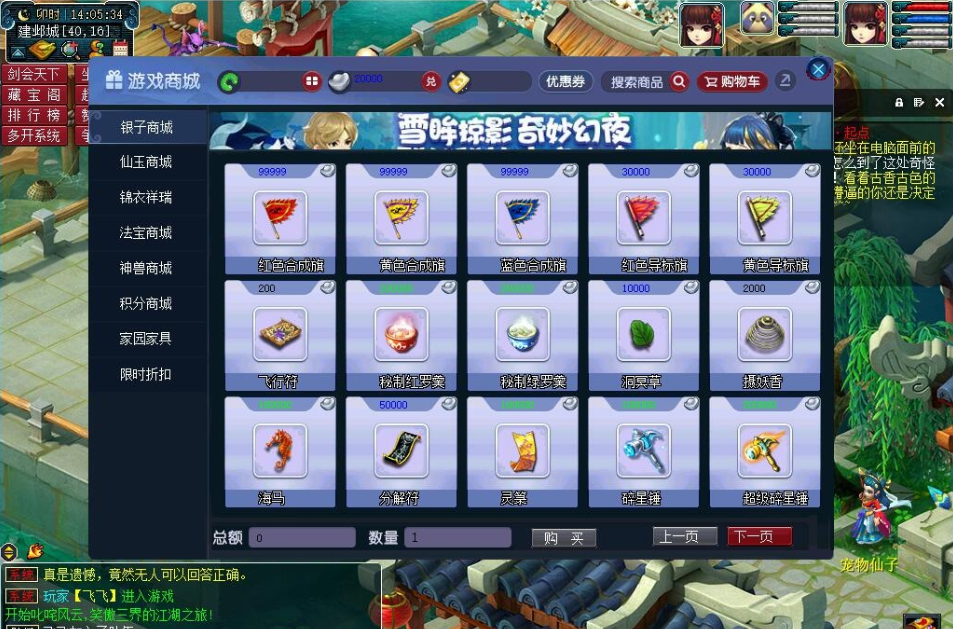953x629 pixels.
Task: Close the game shop window
Action: [x=818, y=69]
